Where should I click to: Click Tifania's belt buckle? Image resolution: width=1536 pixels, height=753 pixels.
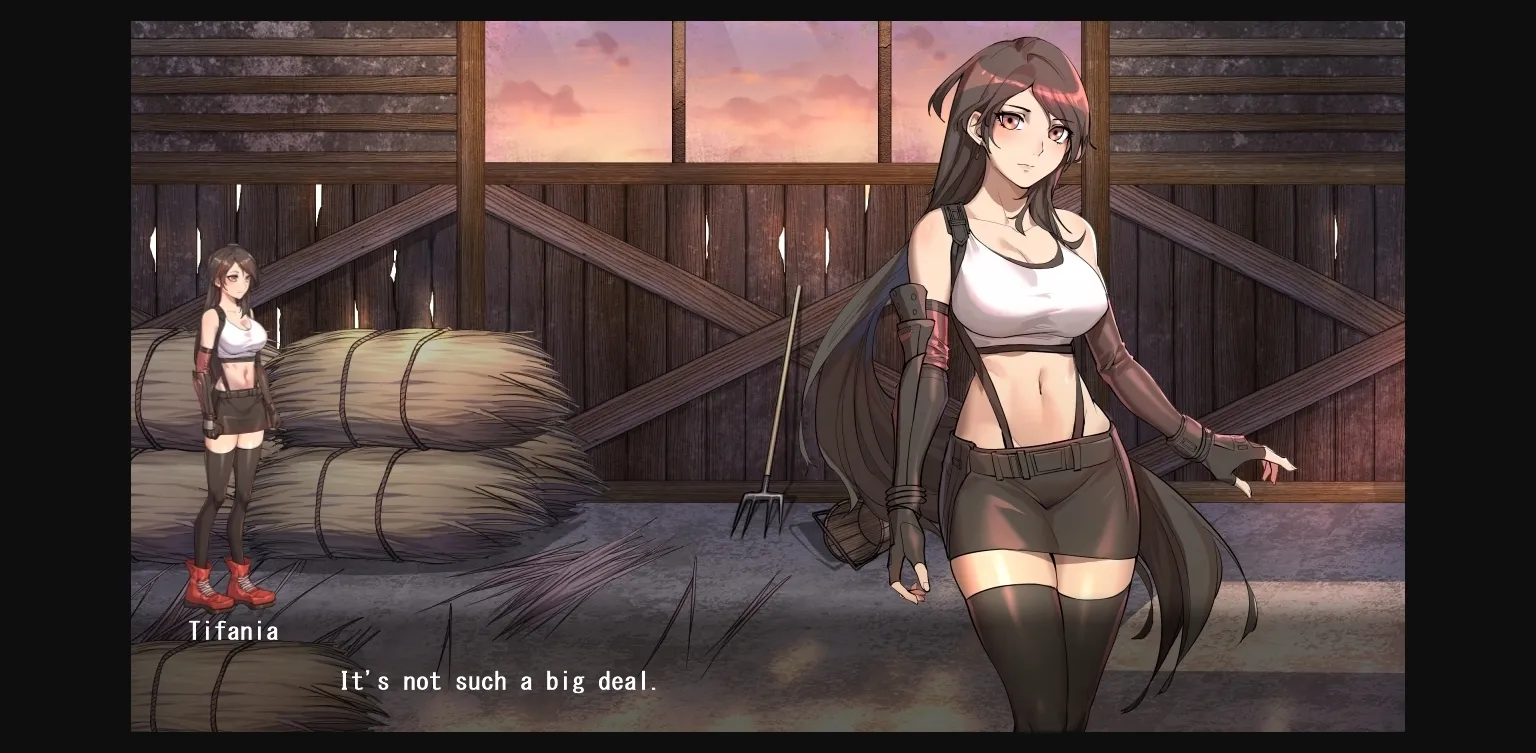(1020, 463)
